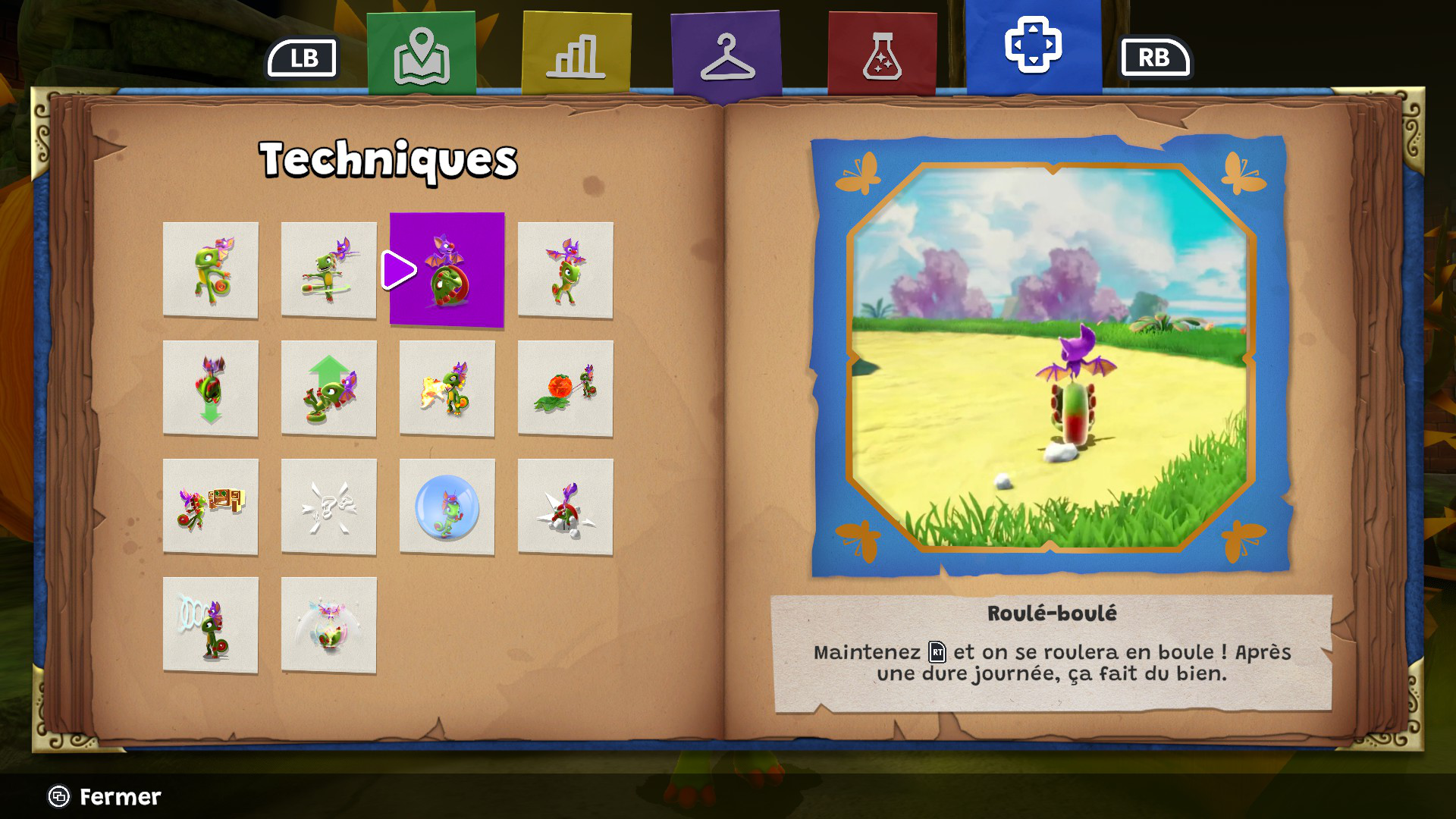Open the yellow statistics tab
The height and width of the screenshot is (819, 1456).
click(x=576, y=55)
